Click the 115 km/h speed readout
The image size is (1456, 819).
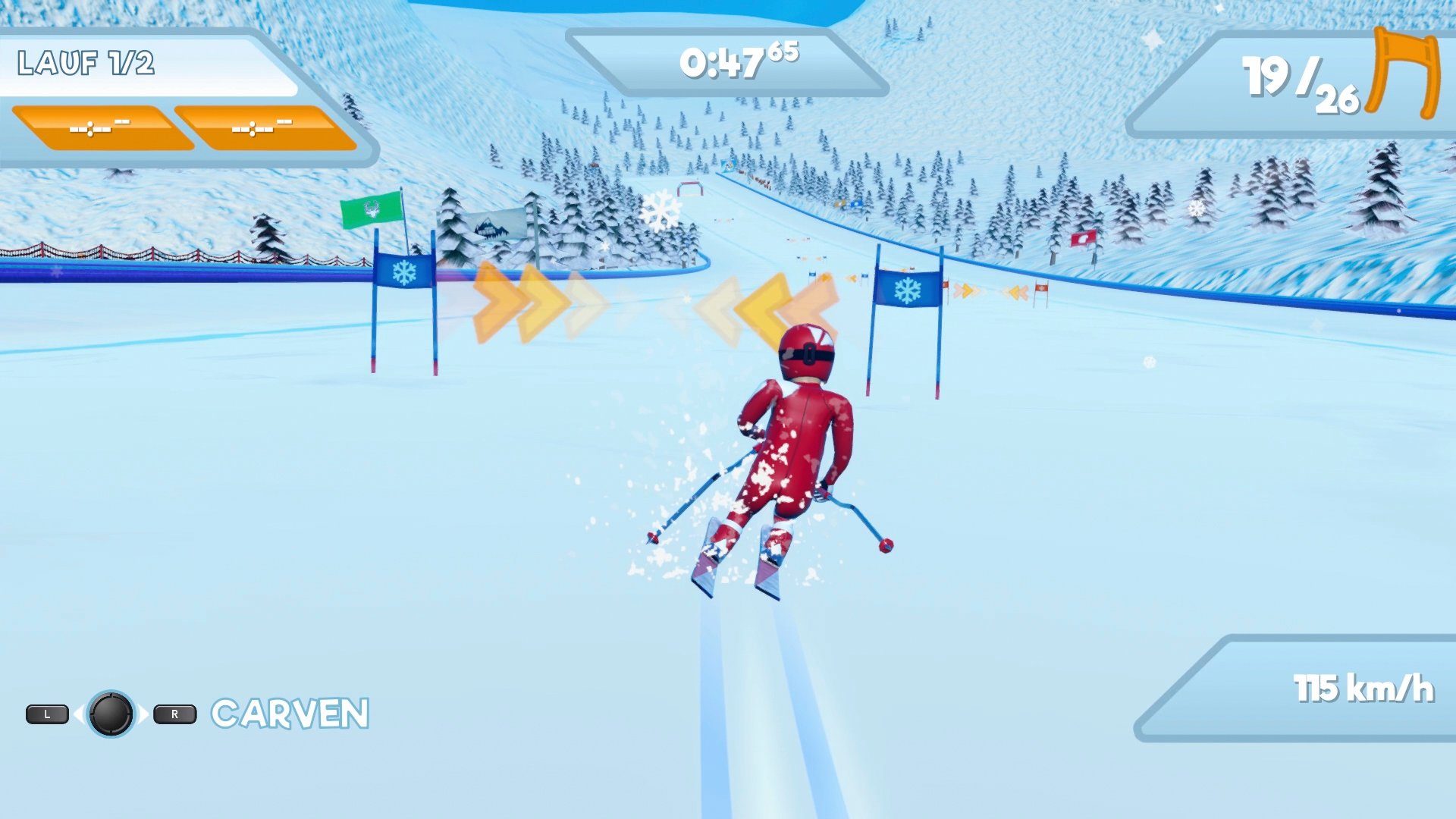1365,686
